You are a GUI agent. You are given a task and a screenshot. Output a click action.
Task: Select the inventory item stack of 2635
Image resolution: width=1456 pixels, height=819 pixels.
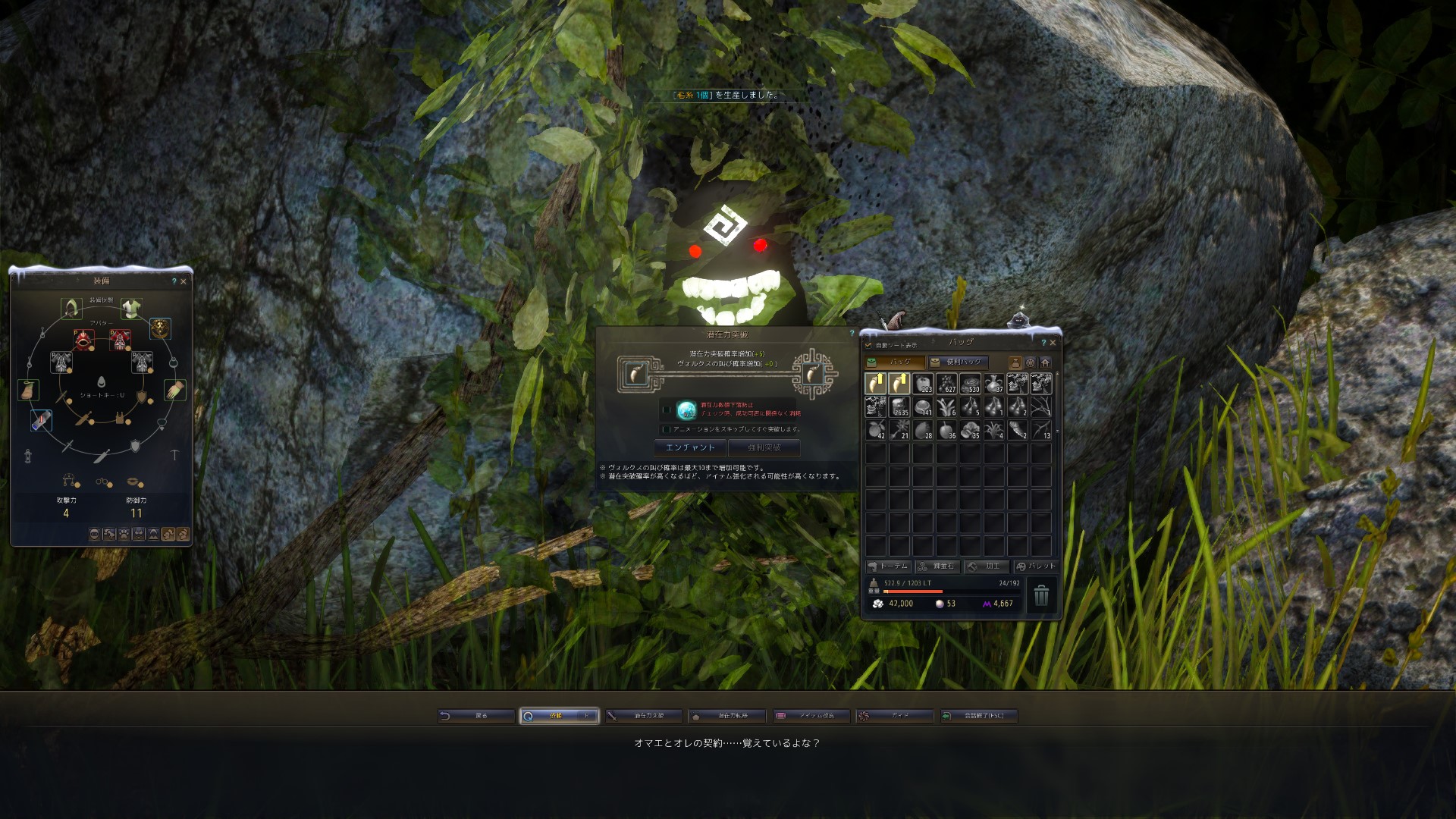pyautogui.click(x=899, y=407)
